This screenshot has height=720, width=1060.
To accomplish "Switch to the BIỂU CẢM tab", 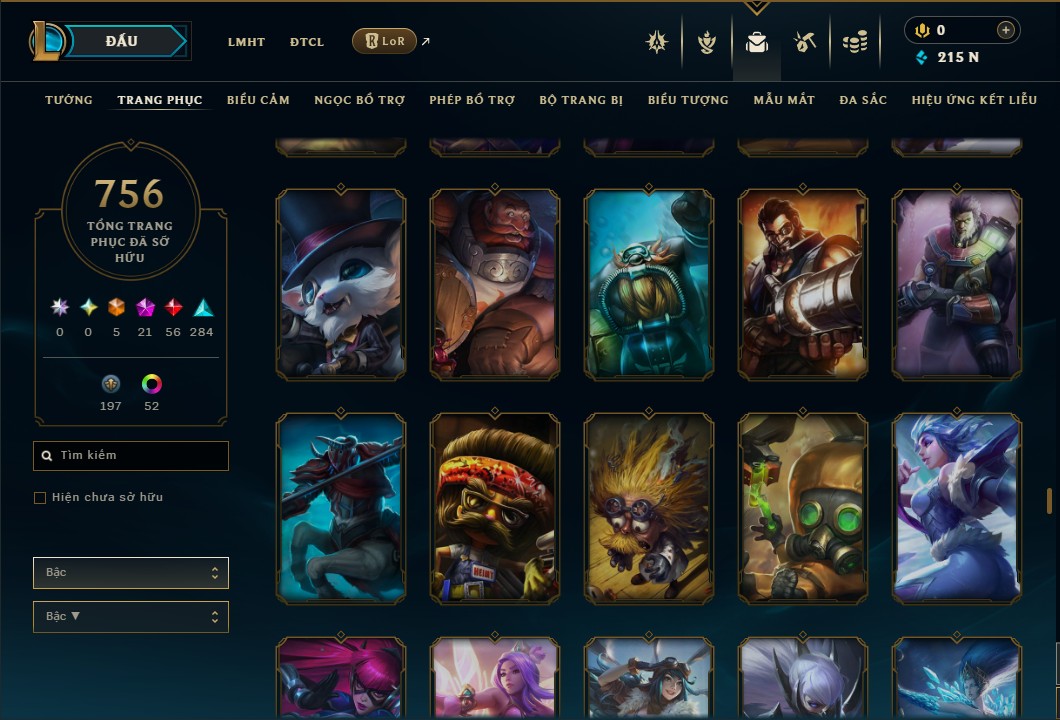I will pos(258,100).
